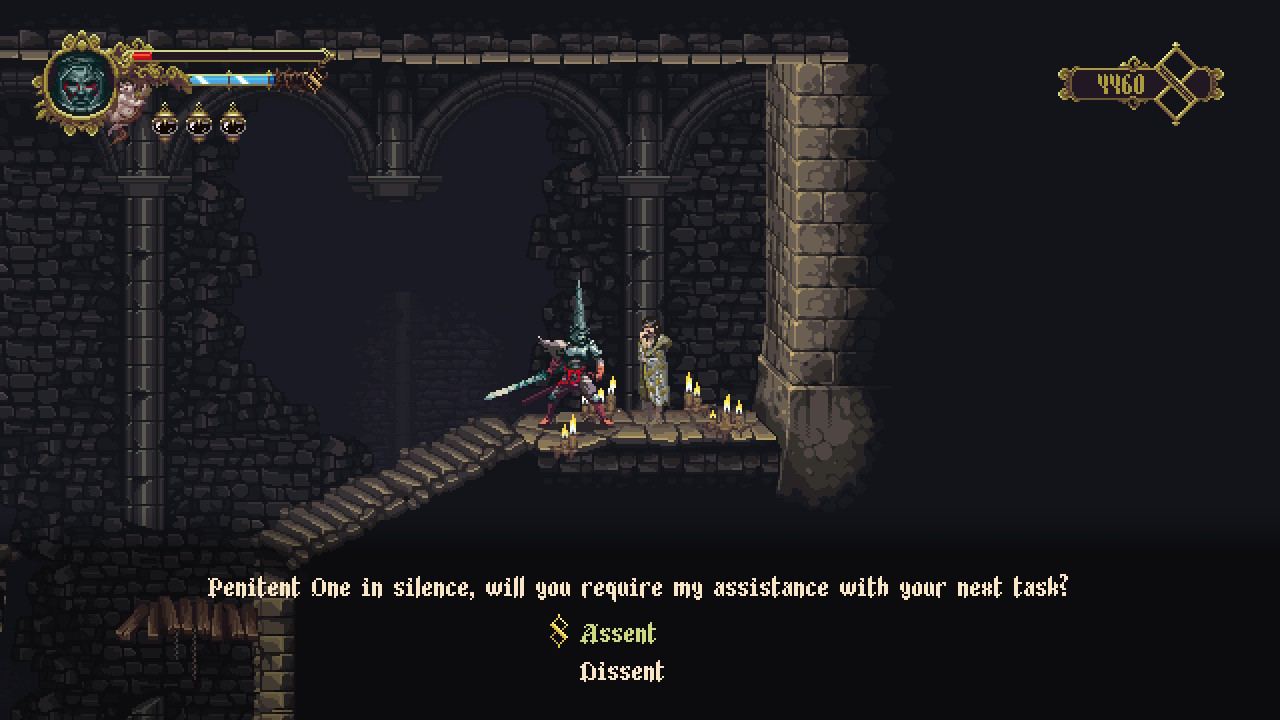
Task: Click the Tears of Atonement counter showing 4460
Action: pyautogui.click(x=1120, y=84)
